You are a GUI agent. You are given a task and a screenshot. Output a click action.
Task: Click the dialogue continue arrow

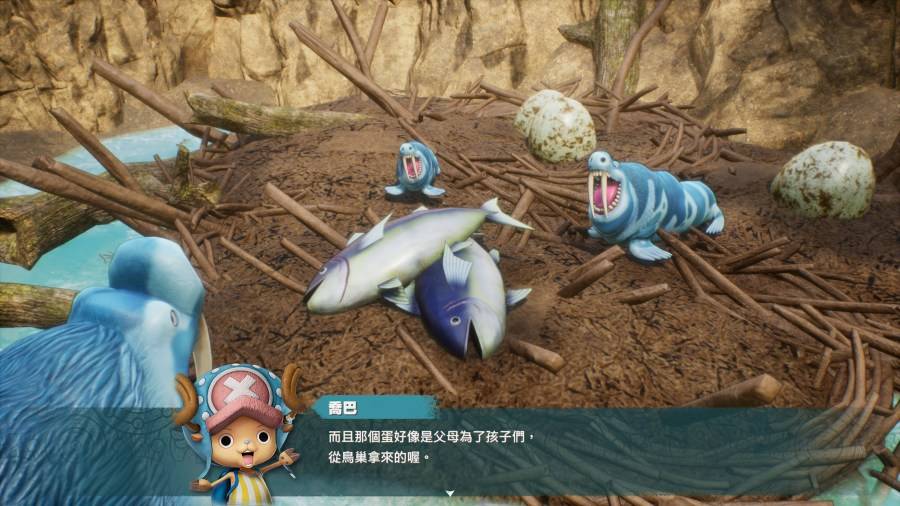[x=450, y=493]
